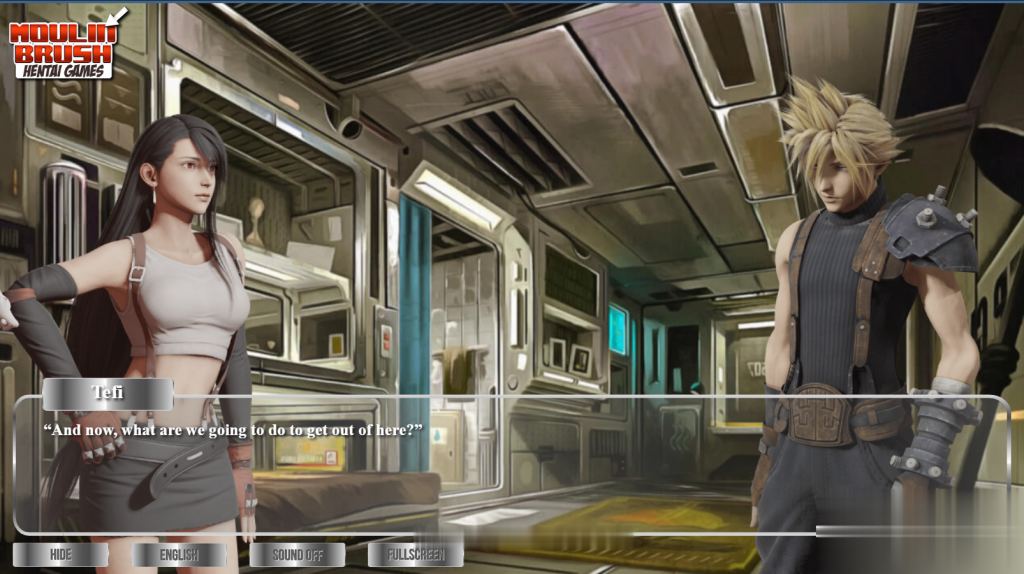Toggle audio with the SOUND OFF button
The width and height of the screenshot is (1024, 574).
(297, 555)
